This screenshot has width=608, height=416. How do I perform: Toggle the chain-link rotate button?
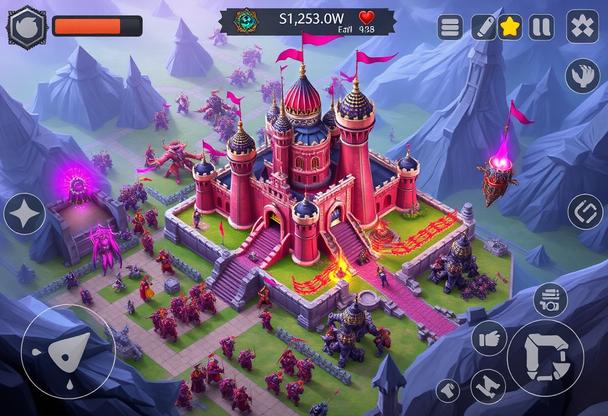click(584, 211)
